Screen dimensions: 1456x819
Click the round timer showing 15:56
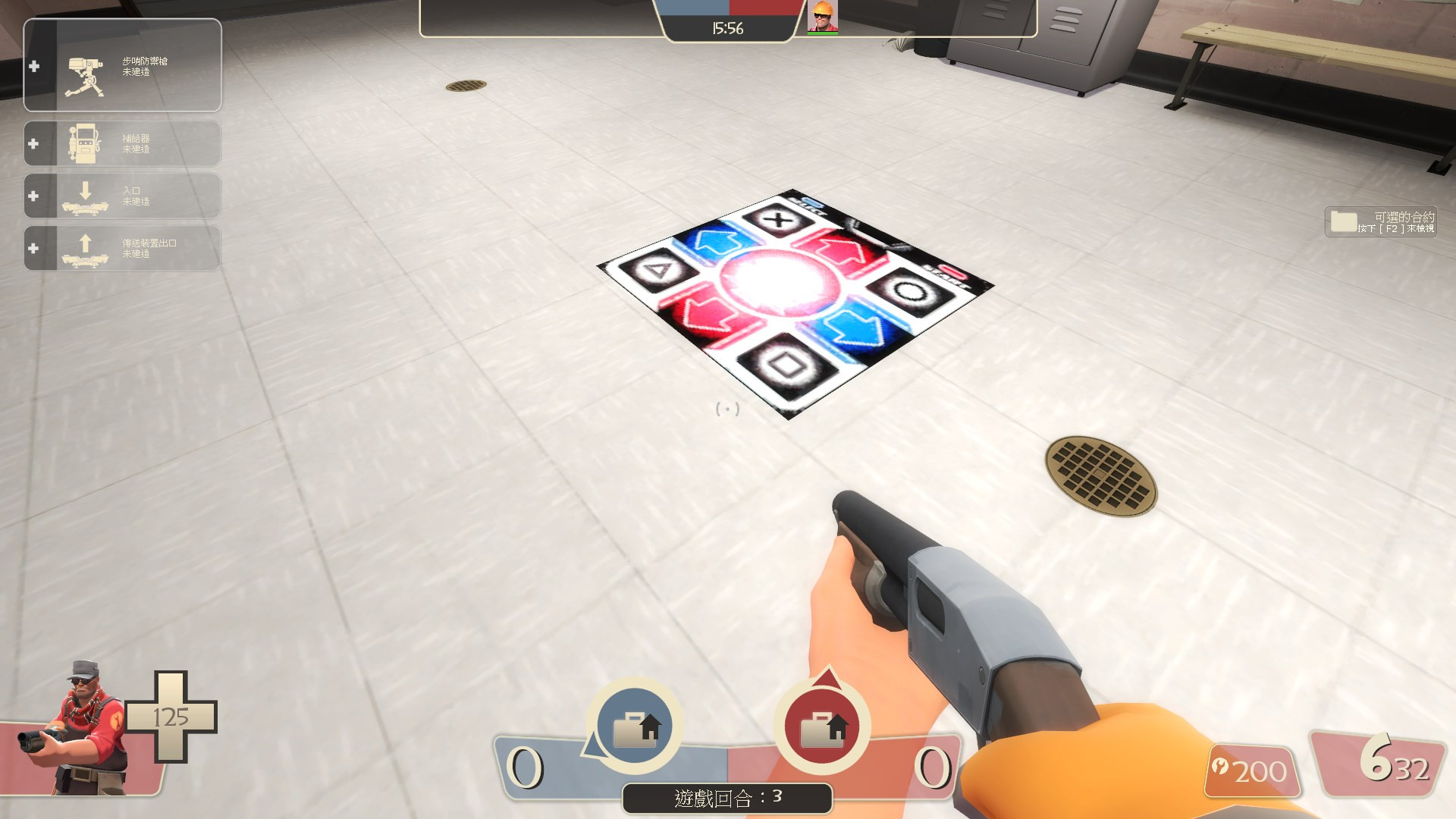(726, 28)
